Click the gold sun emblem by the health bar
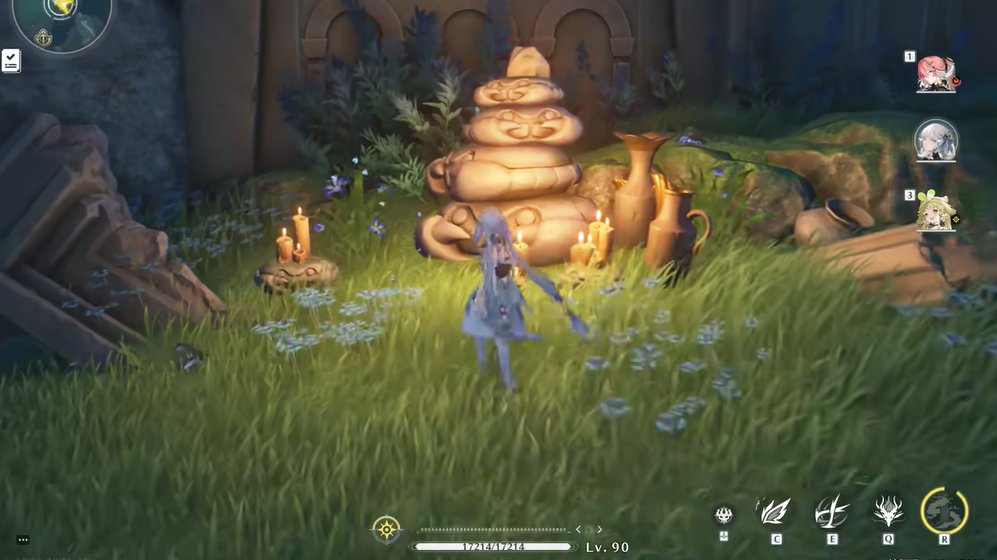997x560 pixels. click(x=386, y=529)
